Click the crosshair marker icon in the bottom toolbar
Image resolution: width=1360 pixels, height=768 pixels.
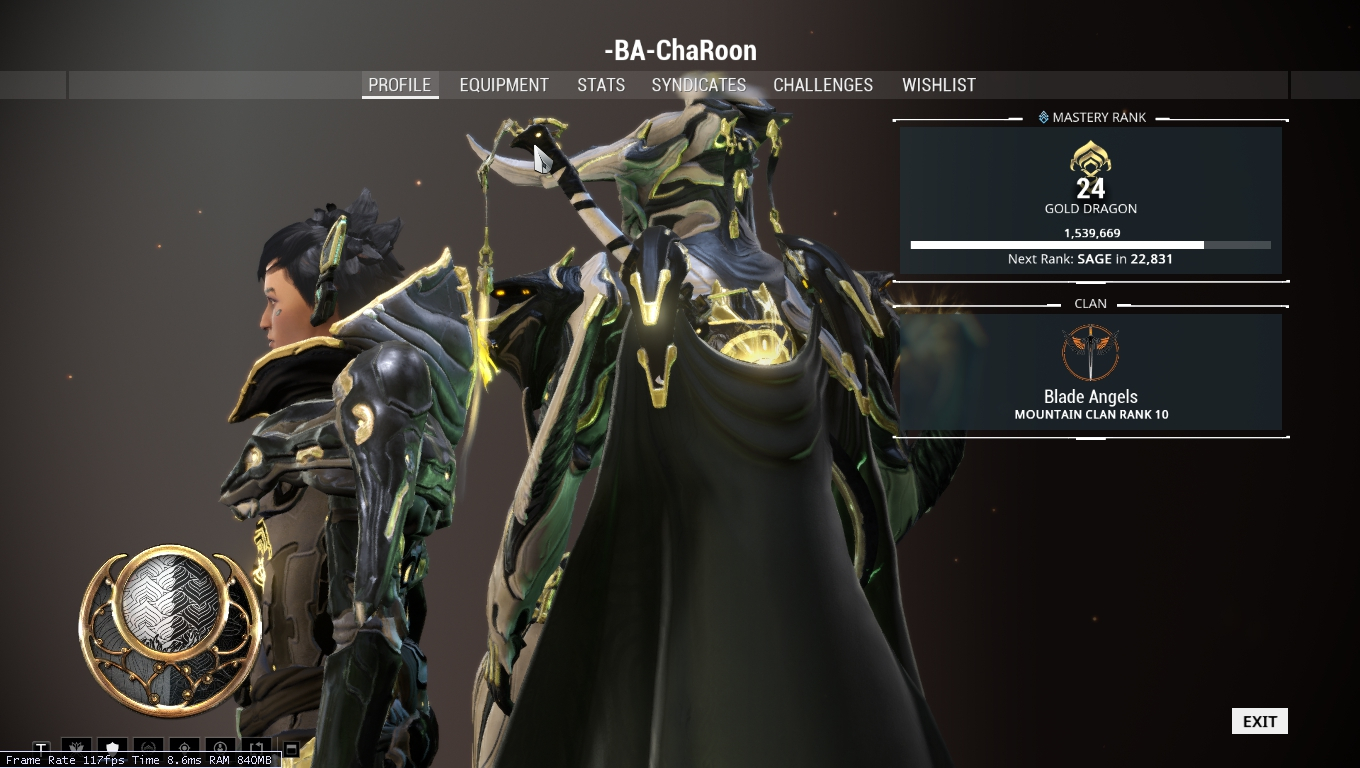click(184, 746)
